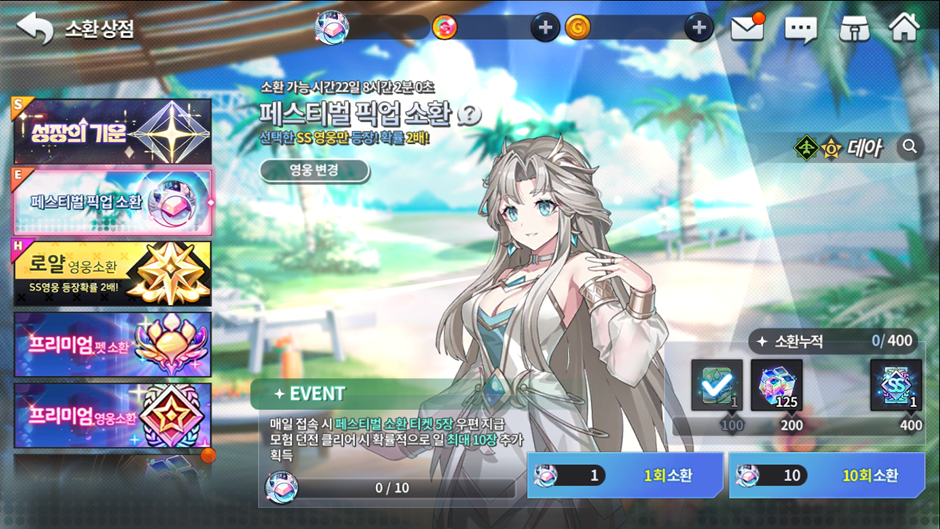Claim the checked 100-summon milestone reward
Image resolution: width=940 pixels, height=529 pixels.
717,384
